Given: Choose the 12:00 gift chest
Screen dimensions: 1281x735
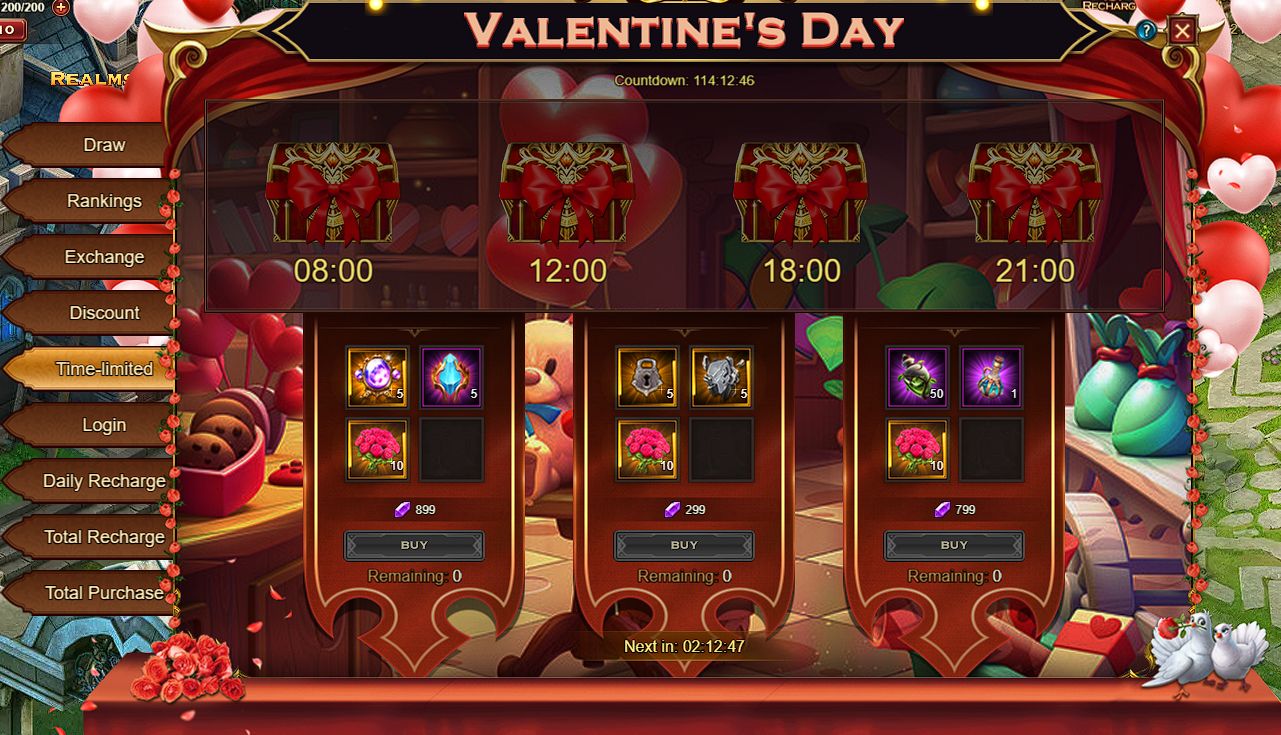Looking at the screenshot, I should click(567, 193).
